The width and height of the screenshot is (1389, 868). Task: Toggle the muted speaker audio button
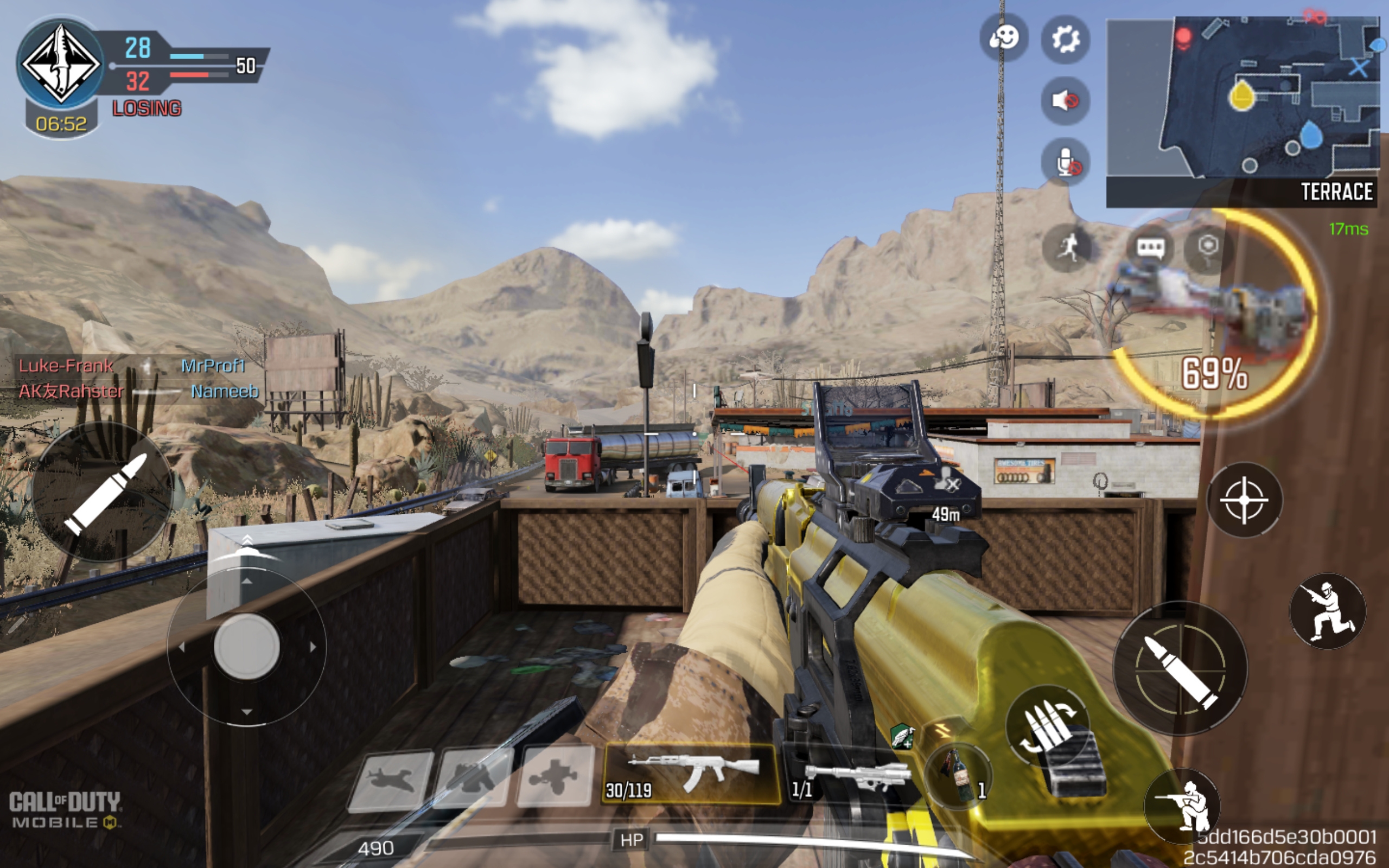pos(1065,100)
